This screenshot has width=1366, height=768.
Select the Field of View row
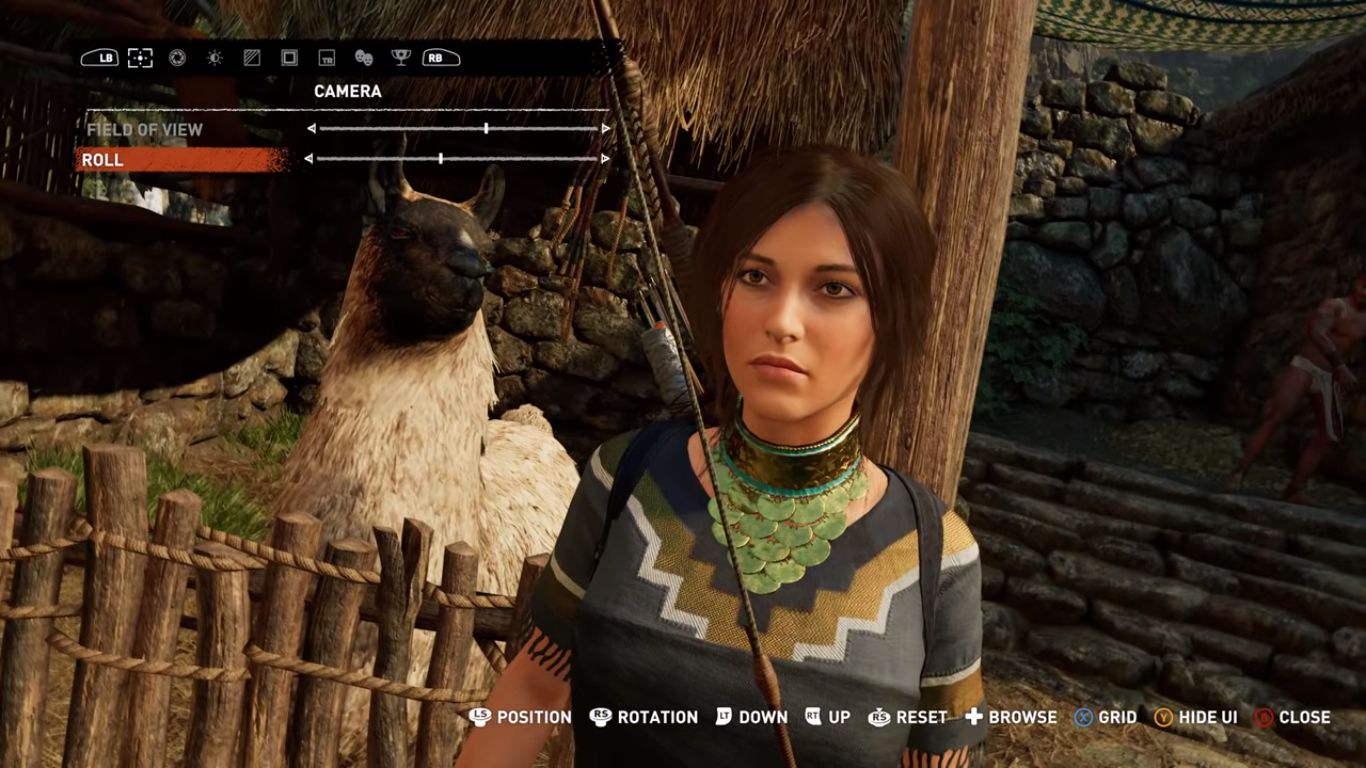tap(145, 129)
